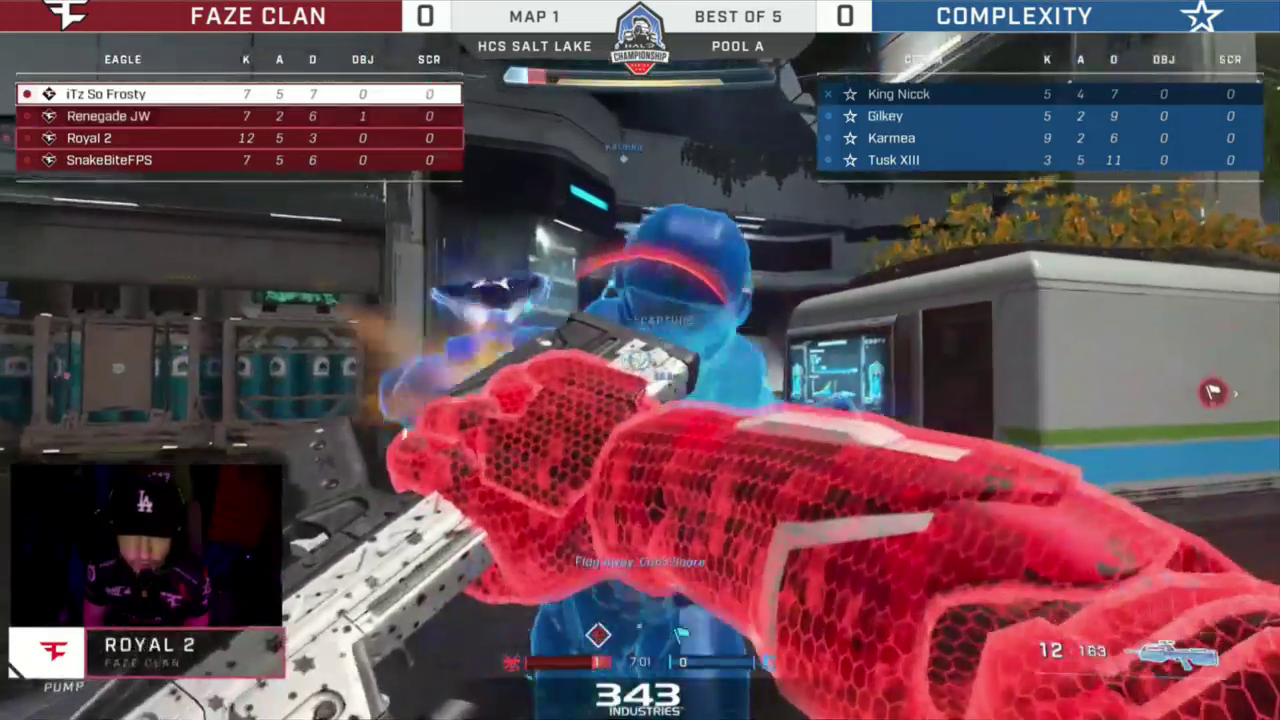Select the POOL A label
The height and width of the screenshot is (720, 1280).
tap(738, 46)
